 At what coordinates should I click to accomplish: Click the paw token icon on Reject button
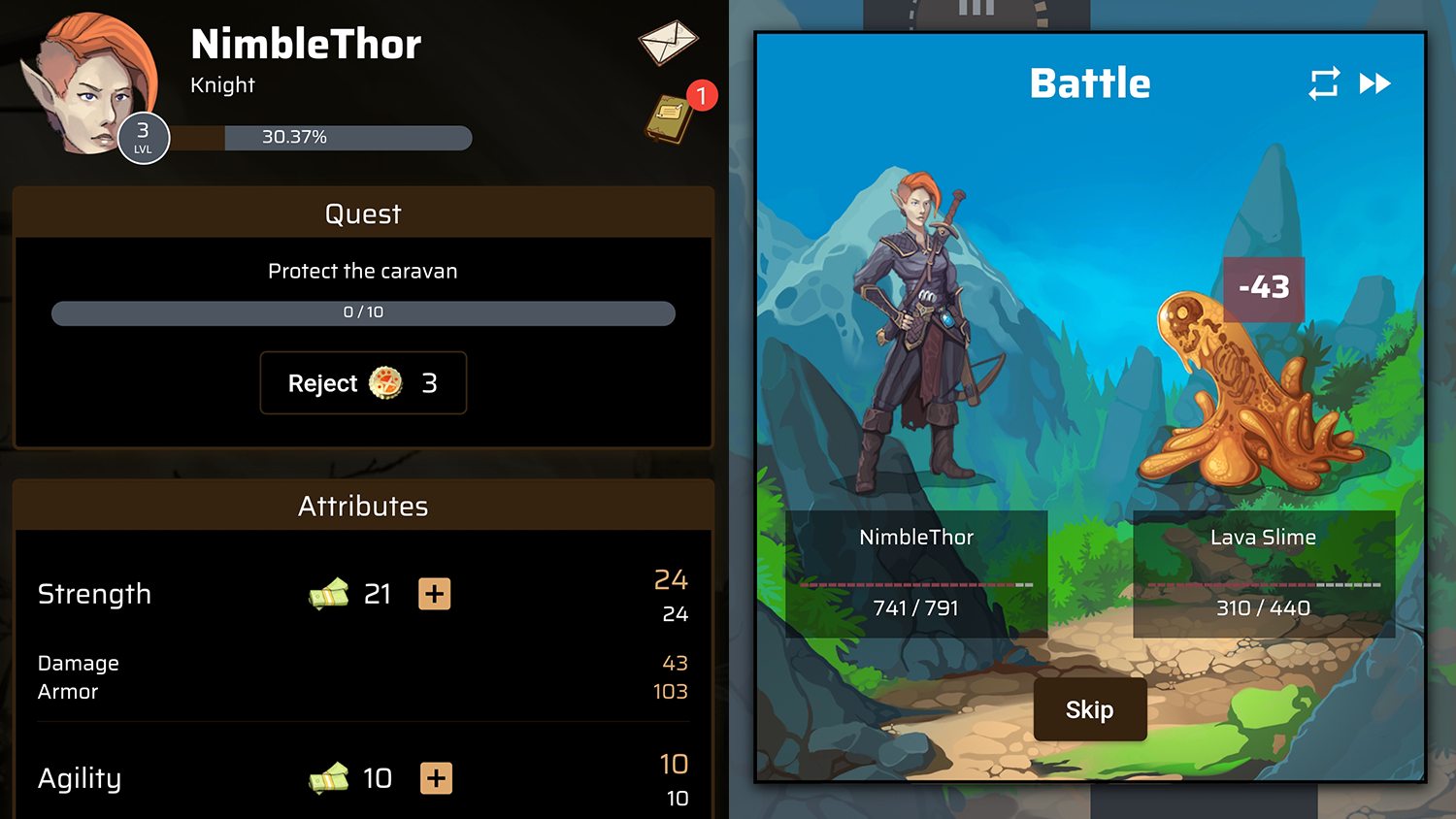coord(387,383)
